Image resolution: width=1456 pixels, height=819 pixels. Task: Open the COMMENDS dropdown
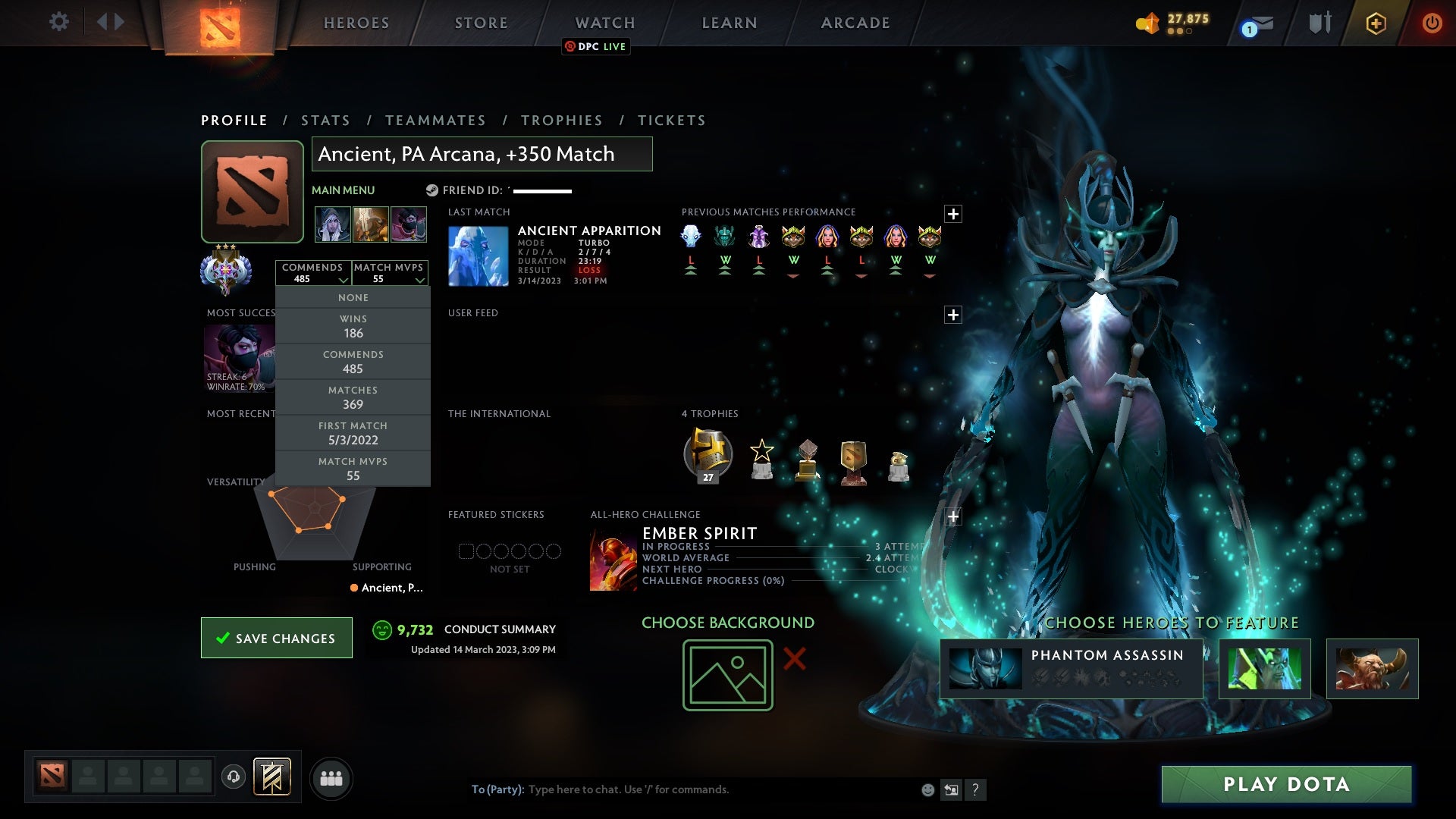coord(314,273)
